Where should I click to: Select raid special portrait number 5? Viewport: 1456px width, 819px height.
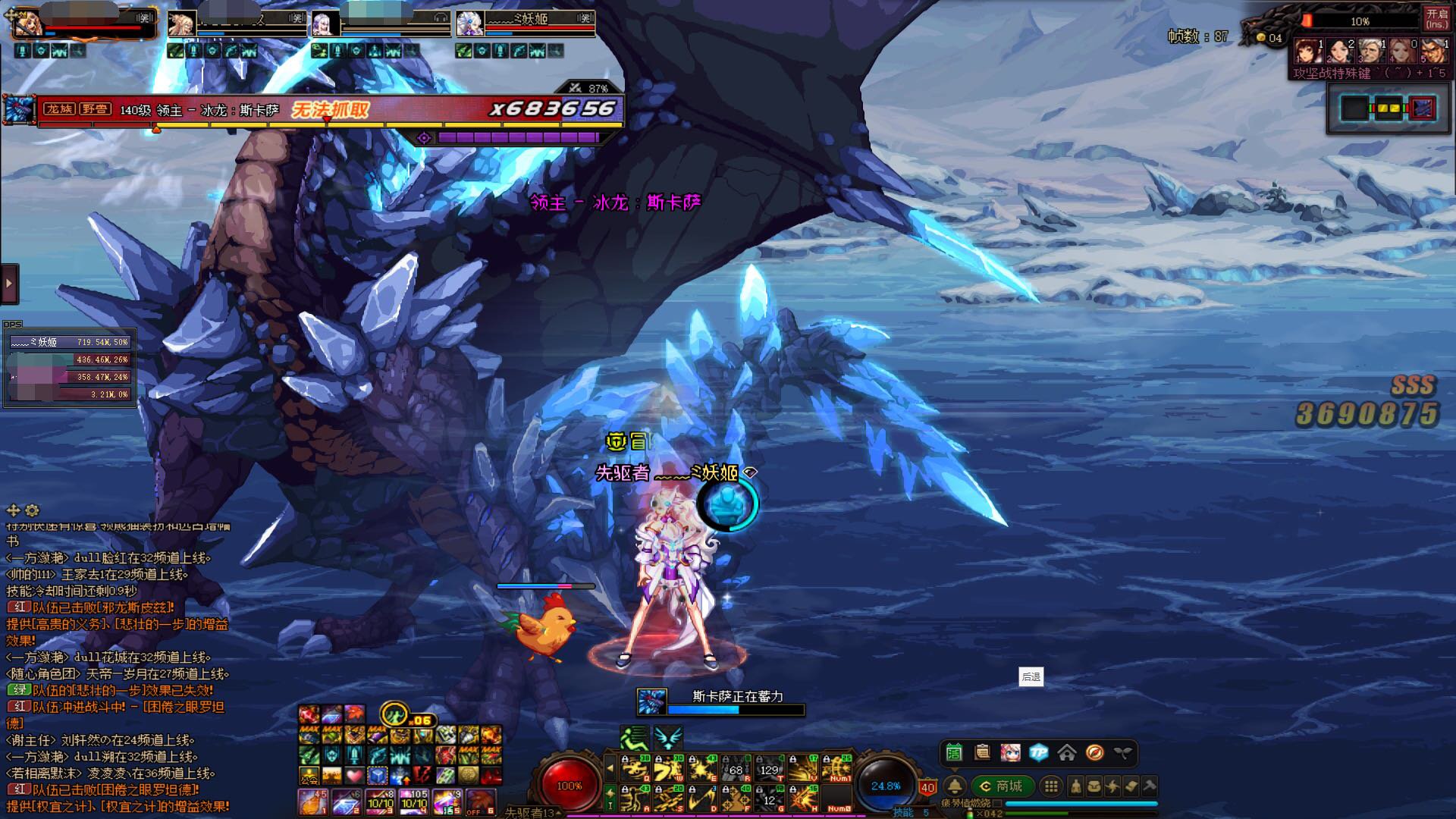[x=1433, y=52]
